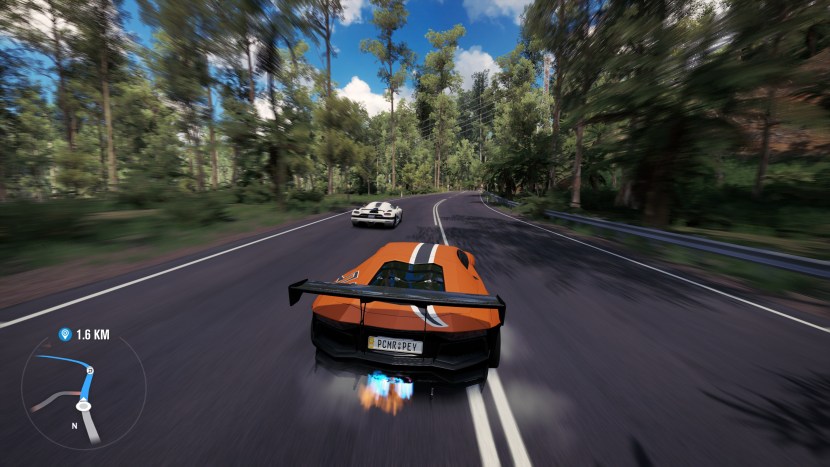Select the player arrow marker on minimap

(x=84, y=405)
